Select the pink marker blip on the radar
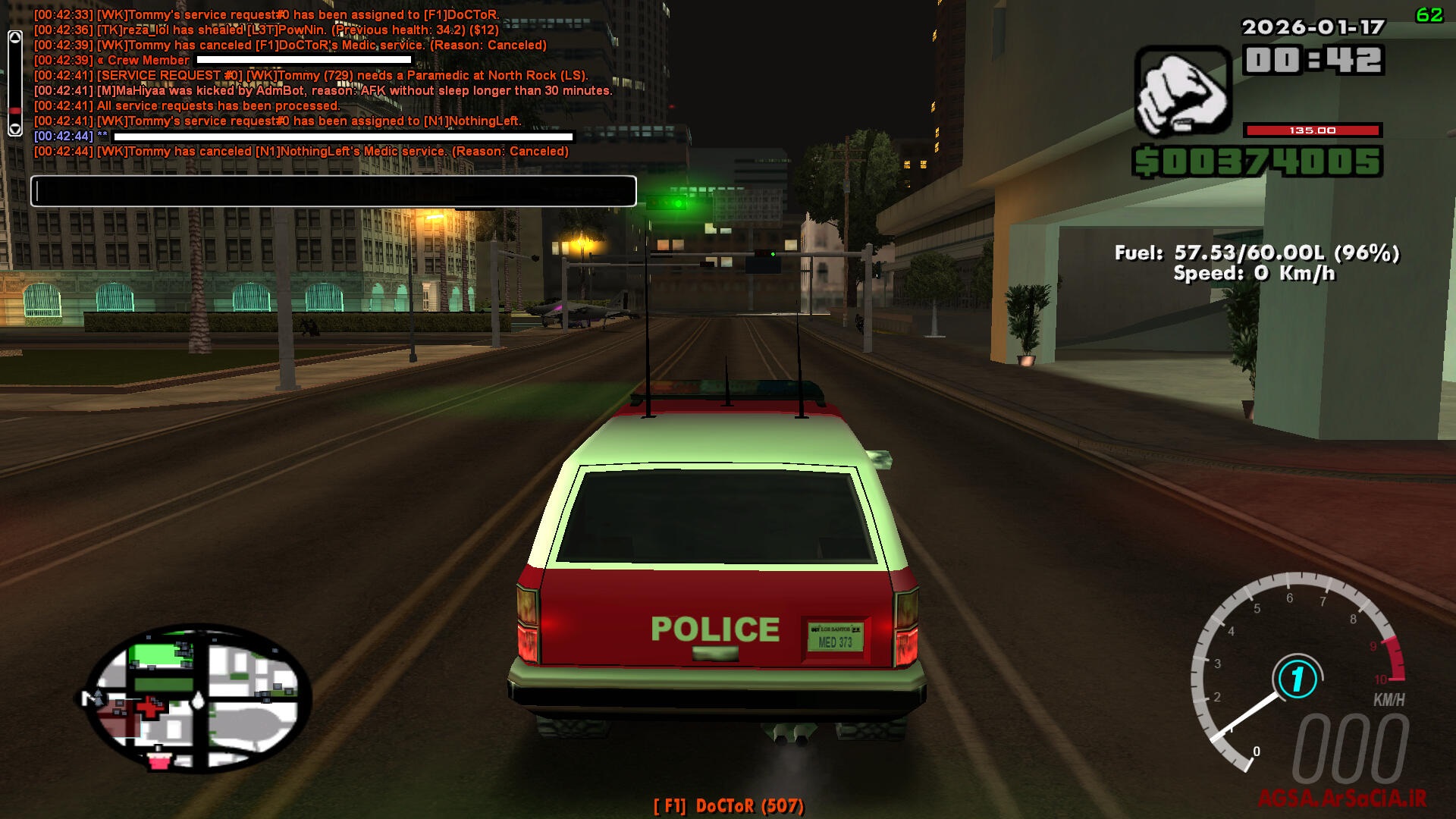 click(158, 761)
